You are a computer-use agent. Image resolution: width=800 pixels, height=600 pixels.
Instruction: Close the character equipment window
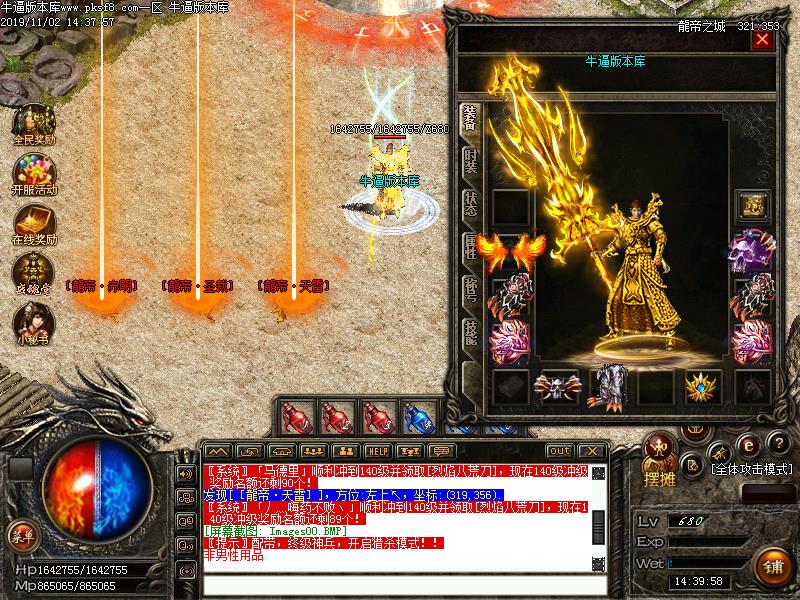[762, 40]
